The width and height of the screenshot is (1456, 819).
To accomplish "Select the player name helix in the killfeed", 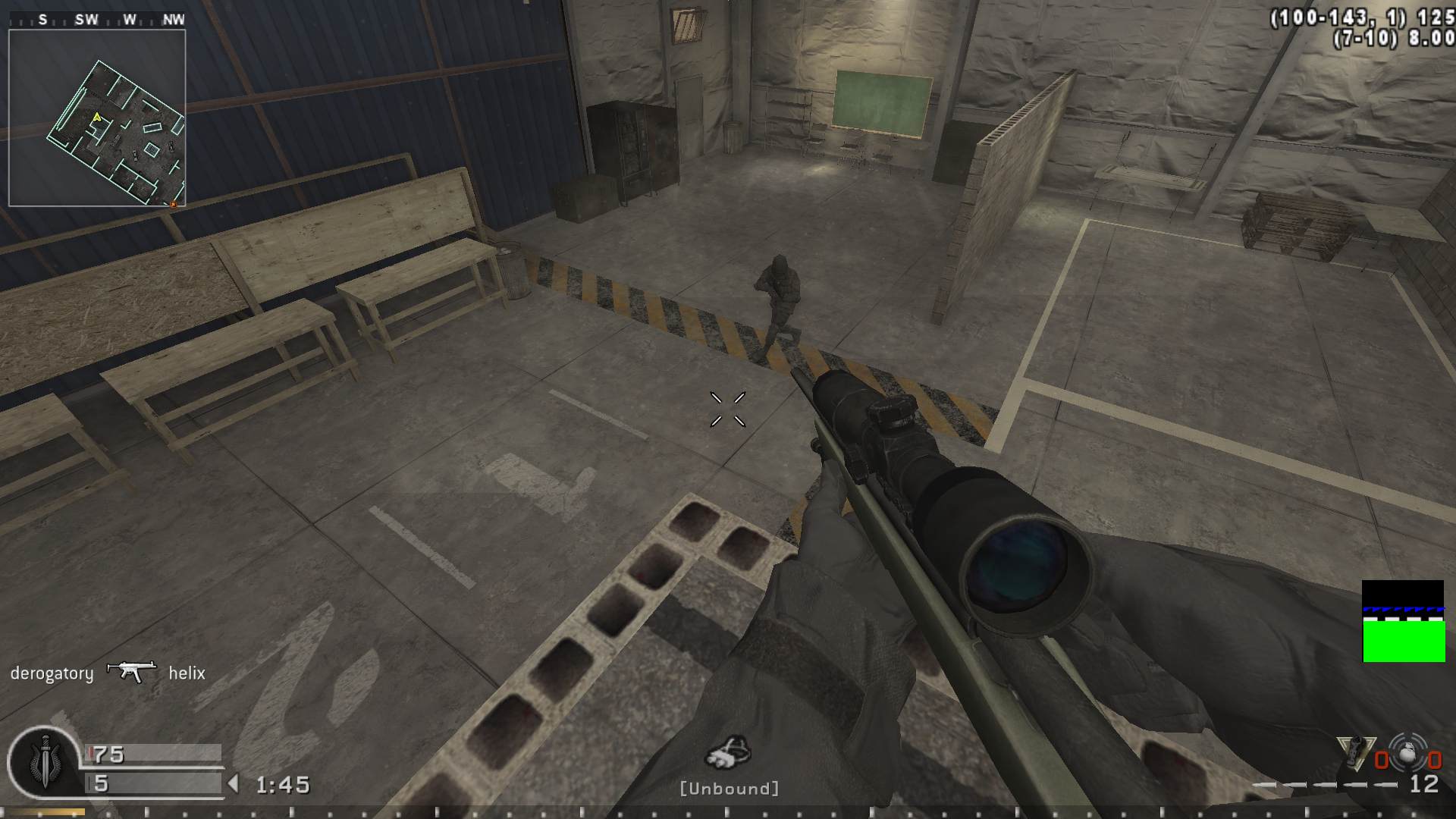I will (187, 673).
